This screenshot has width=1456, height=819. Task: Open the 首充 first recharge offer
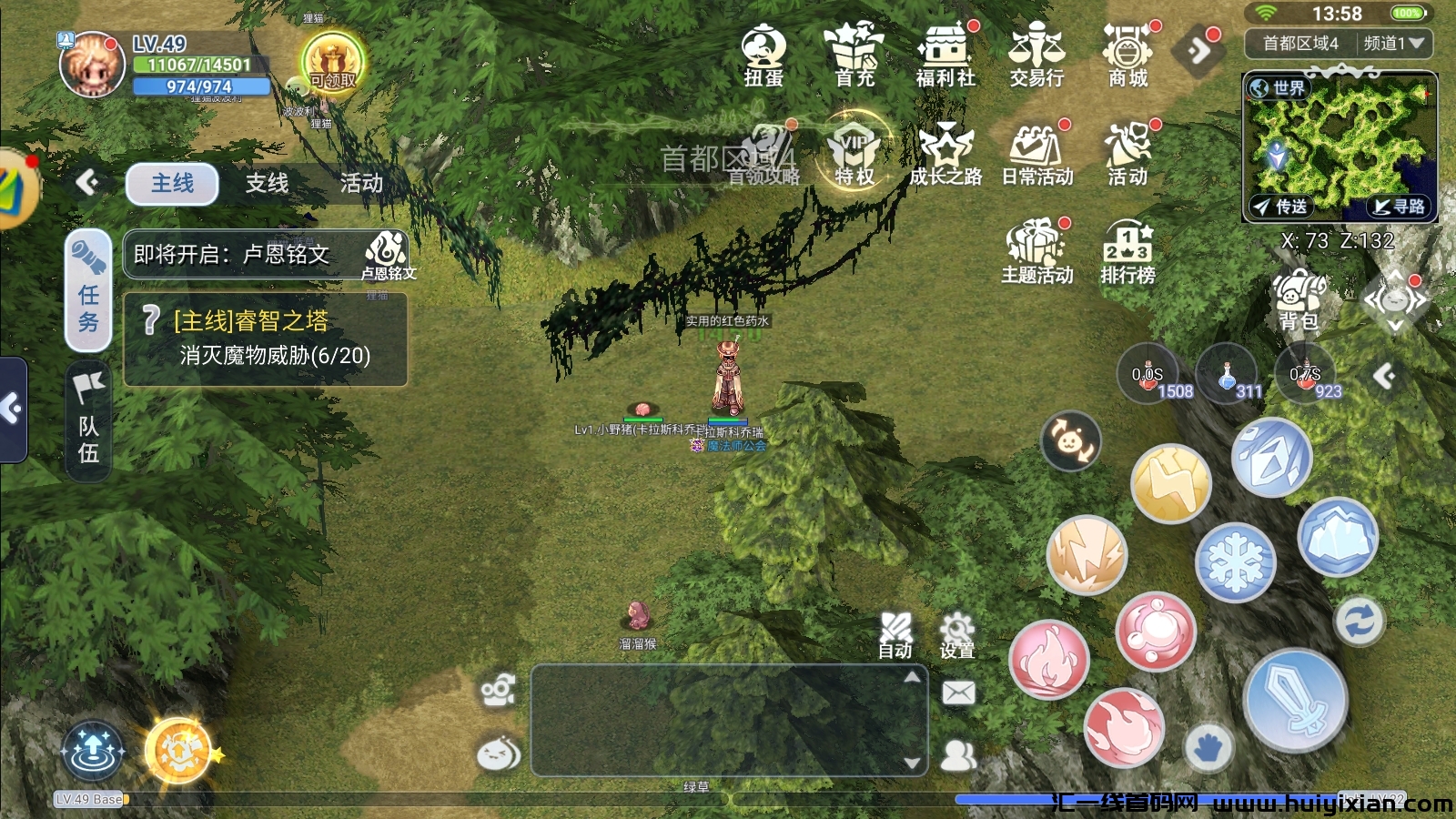click(854, 55)
